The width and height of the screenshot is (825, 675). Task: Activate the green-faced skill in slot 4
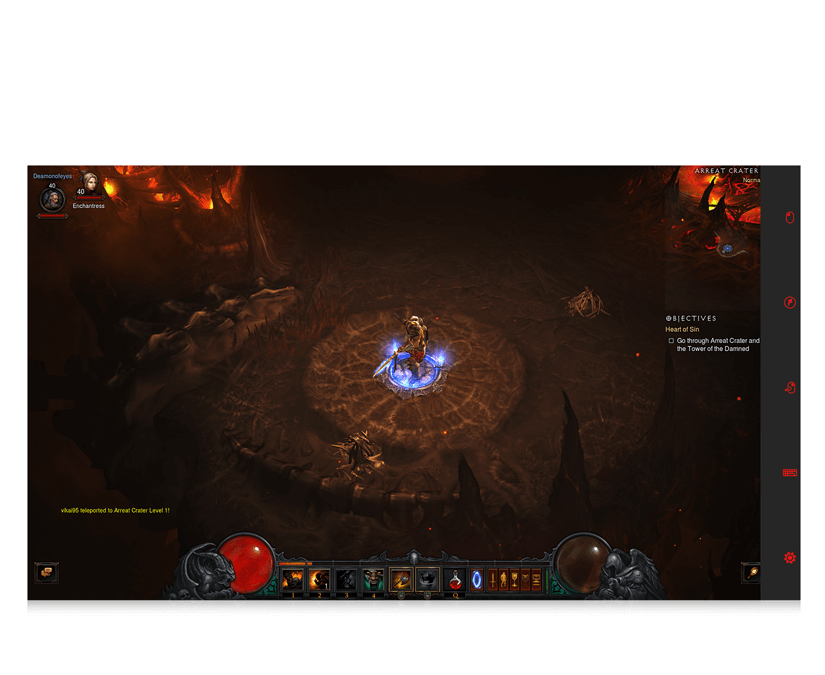pyautogui.click(x=373, y=579)
